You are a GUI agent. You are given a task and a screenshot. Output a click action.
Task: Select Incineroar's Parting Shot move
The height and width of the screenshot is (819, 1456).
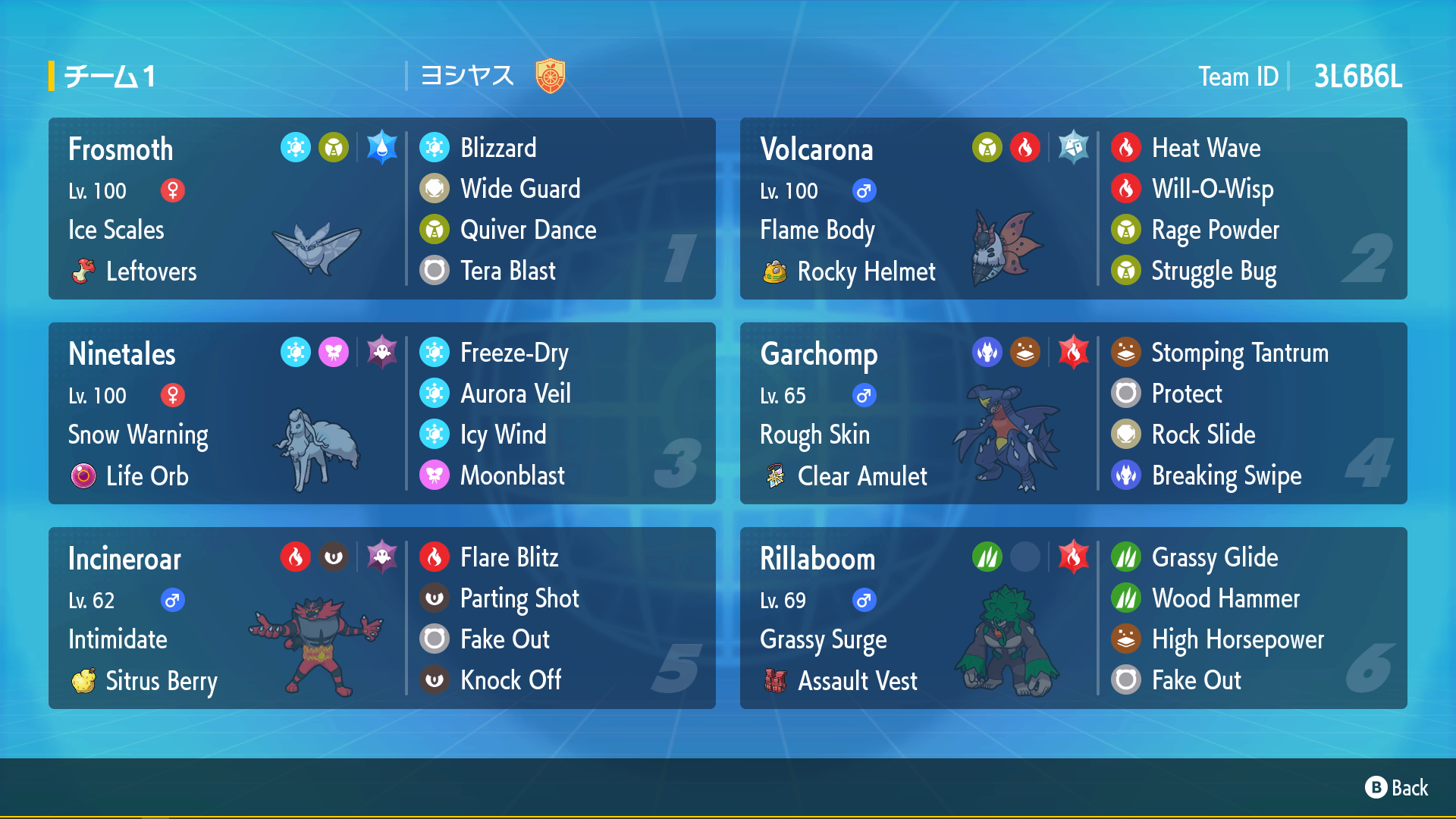(x=519, y=598)
